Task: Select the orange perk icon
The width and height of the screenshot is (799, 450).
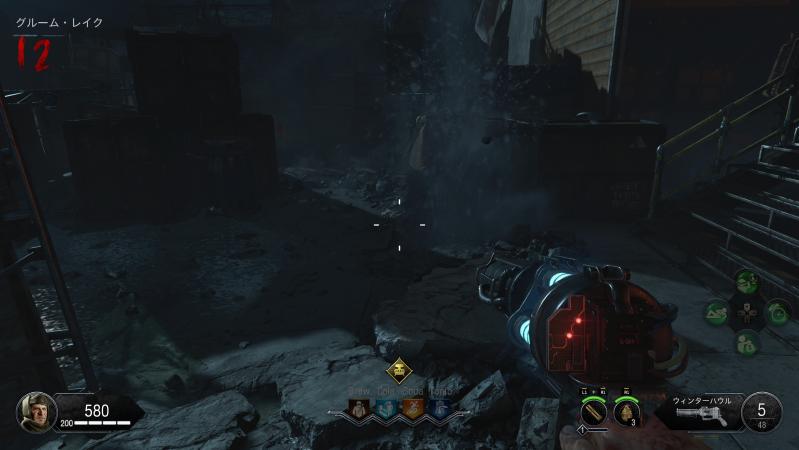Action: point(412,408)
